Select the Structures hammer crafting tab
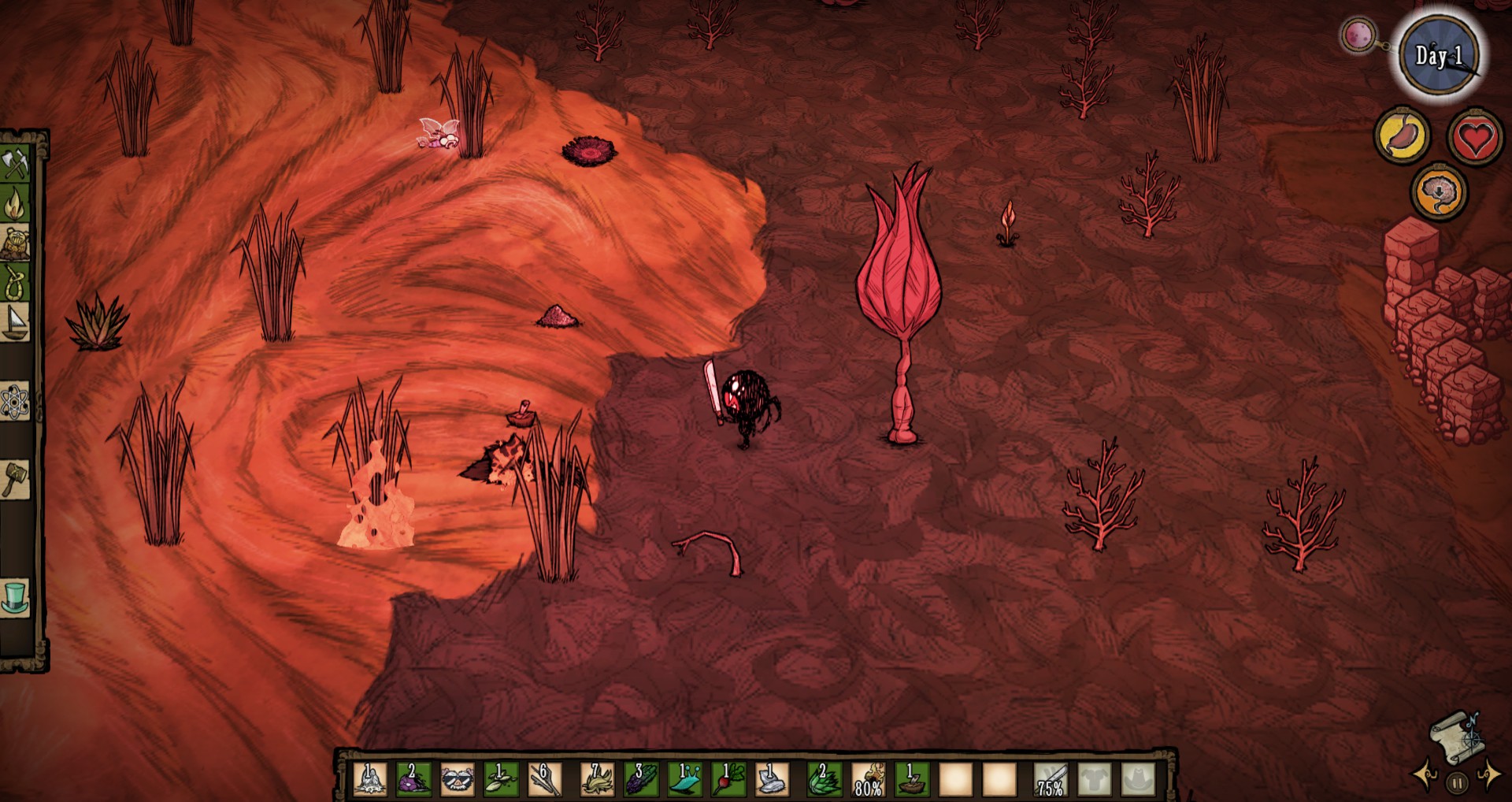This screenshot has width=1512, height=802. coord(15,478)
